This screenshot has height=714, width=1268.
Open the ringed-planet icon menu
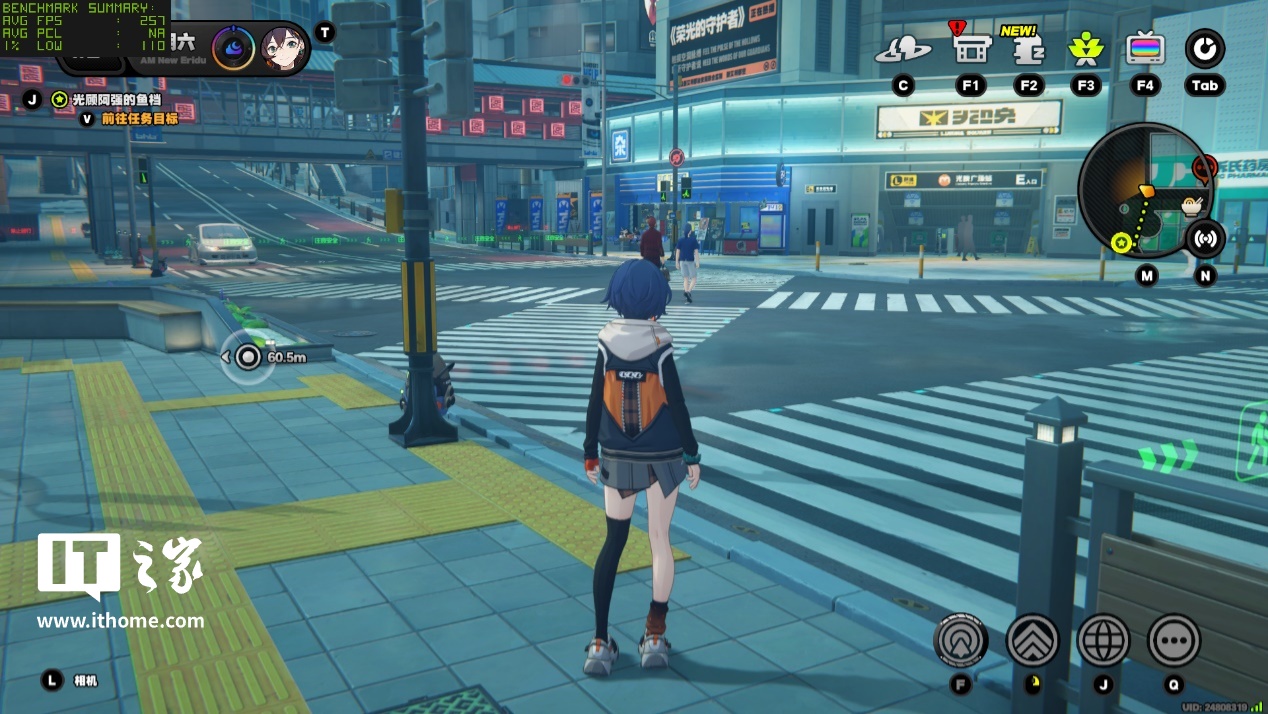(x=903, y=50)
